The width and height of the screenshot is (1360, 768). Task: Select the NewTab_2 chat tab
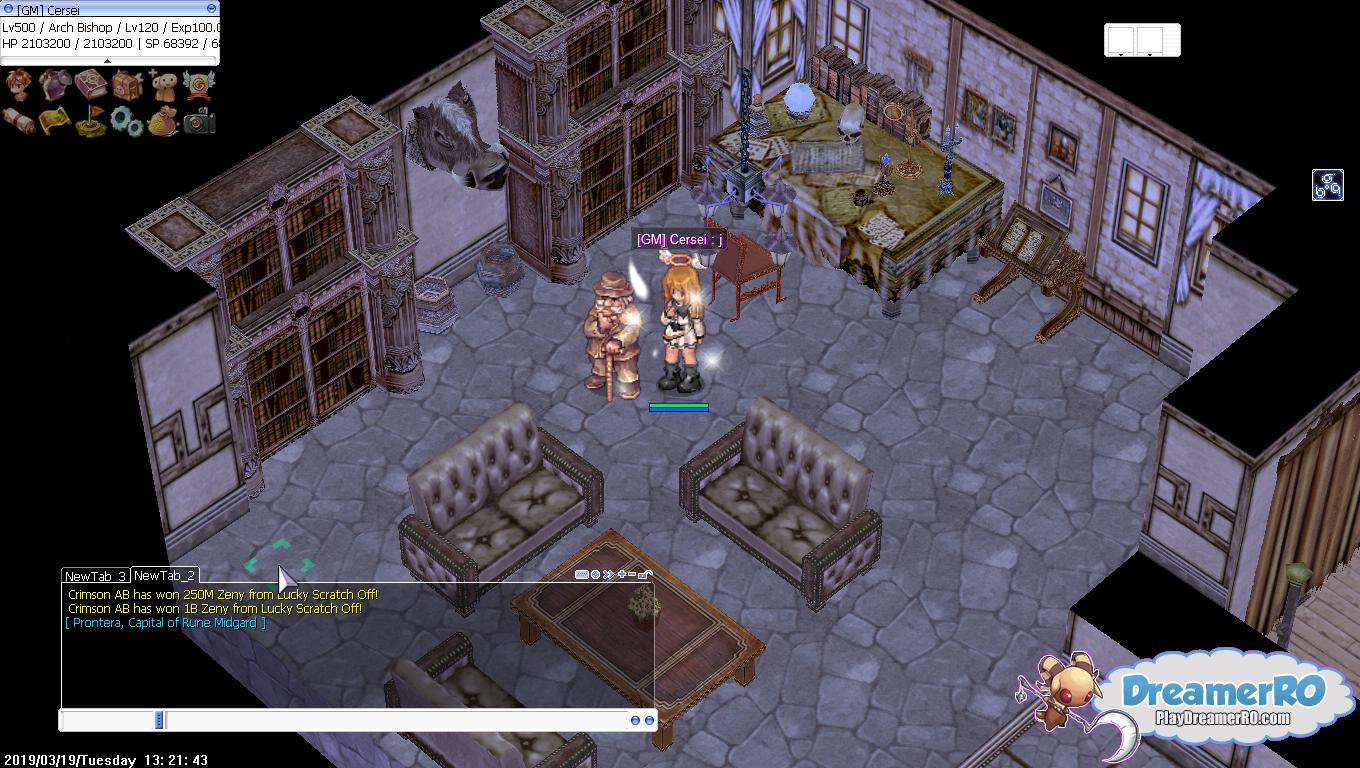point(164,575)
